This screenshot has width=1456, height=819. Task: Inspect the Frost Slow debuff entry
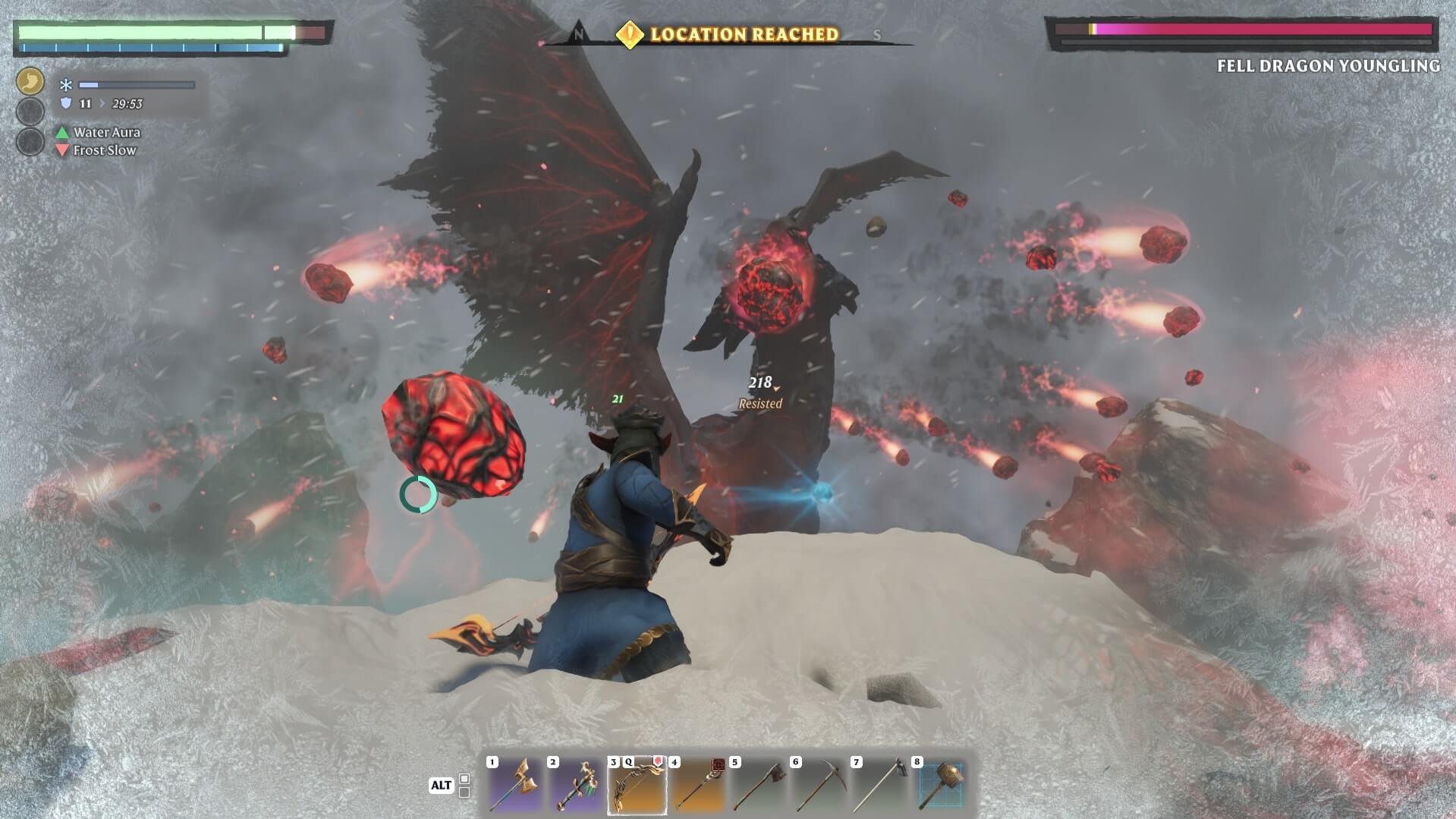(x=104, y=150)
